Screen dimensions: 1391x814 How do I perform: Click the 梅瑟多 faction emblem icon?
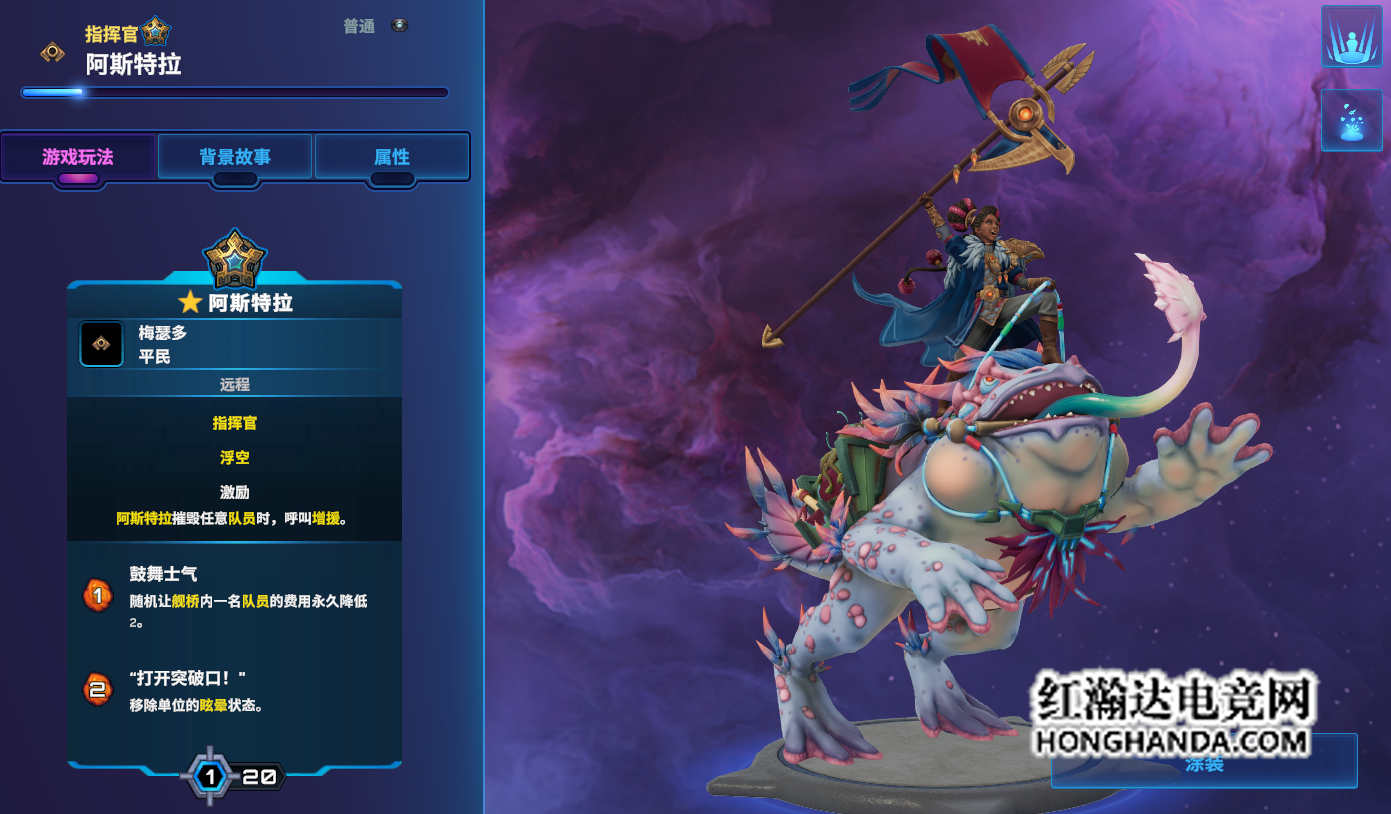[x=101, y=344]
